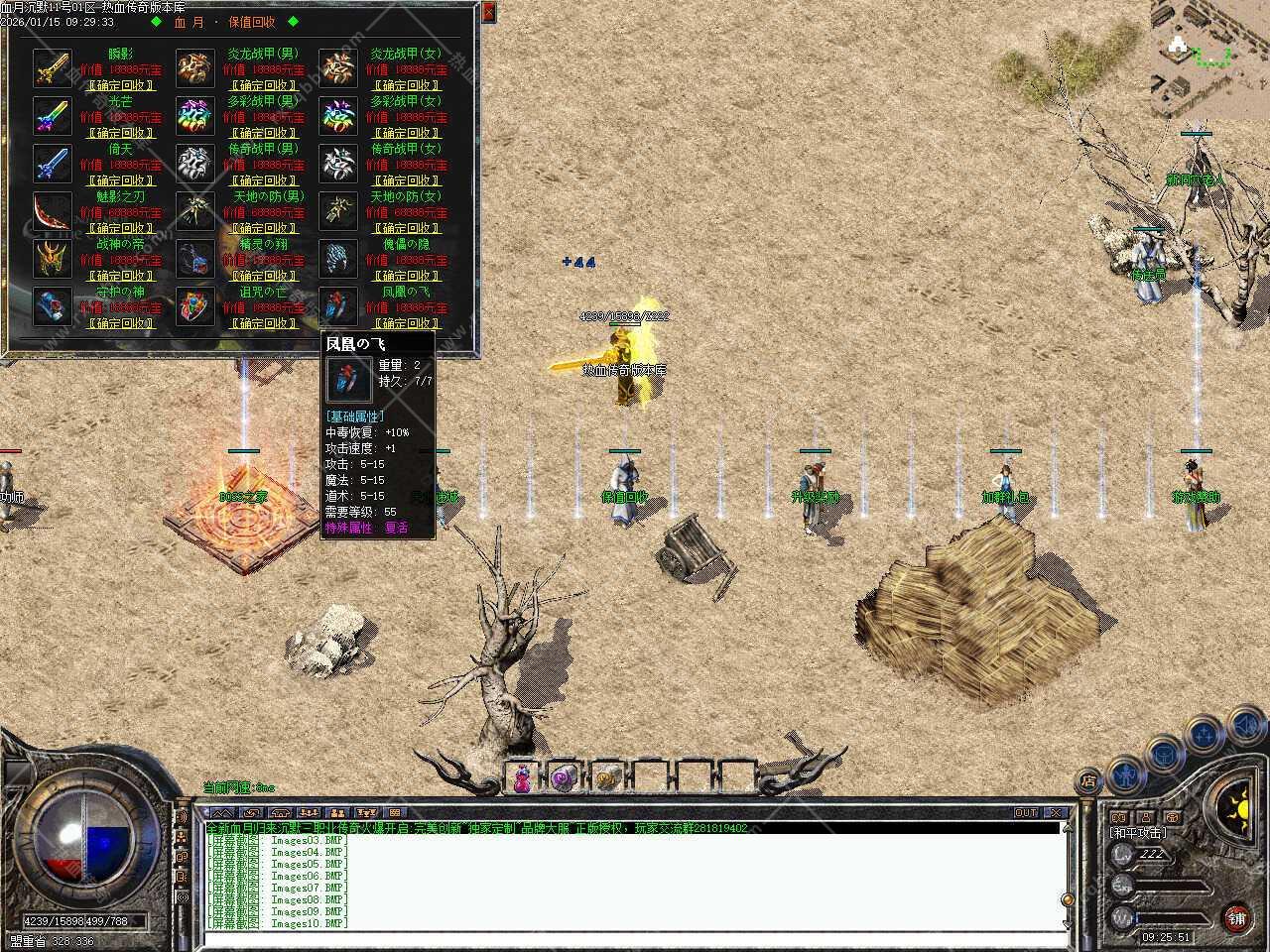Confirm recycling the 倚天 sword
Screen dimensions: 1270x952
click(120, 180)
